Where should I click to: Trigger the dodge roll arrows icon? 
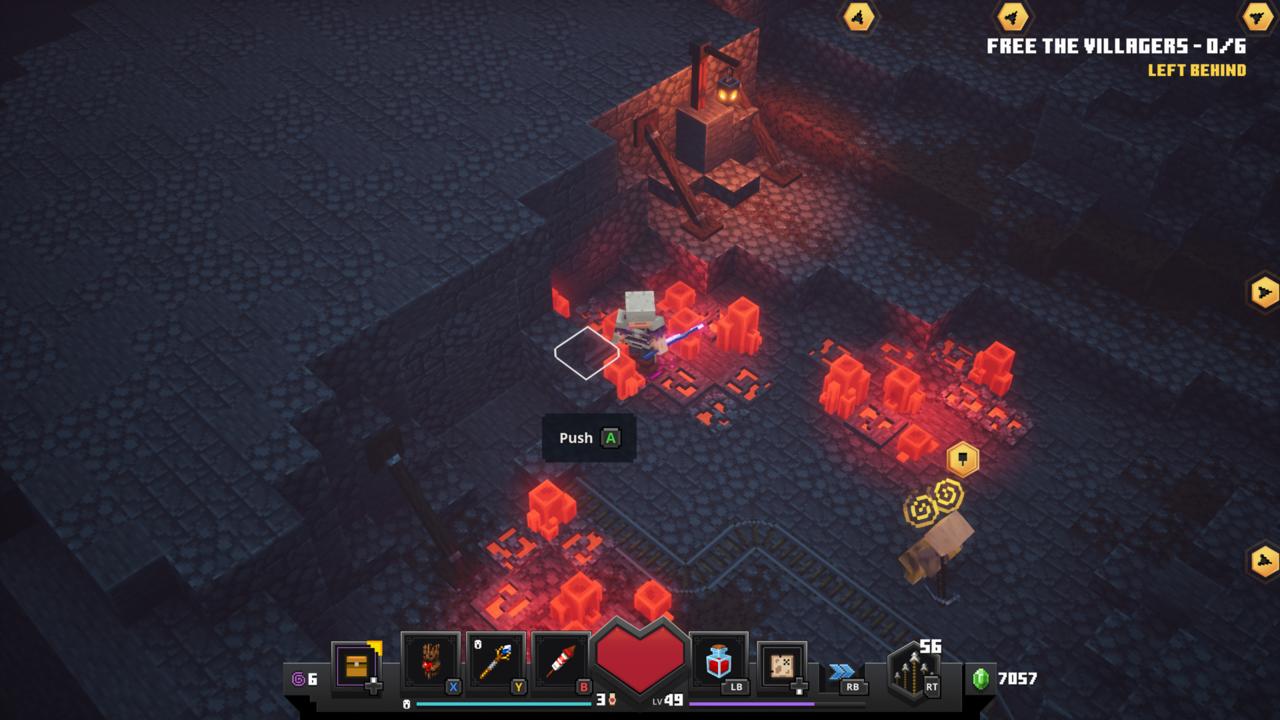coord(842,671)
